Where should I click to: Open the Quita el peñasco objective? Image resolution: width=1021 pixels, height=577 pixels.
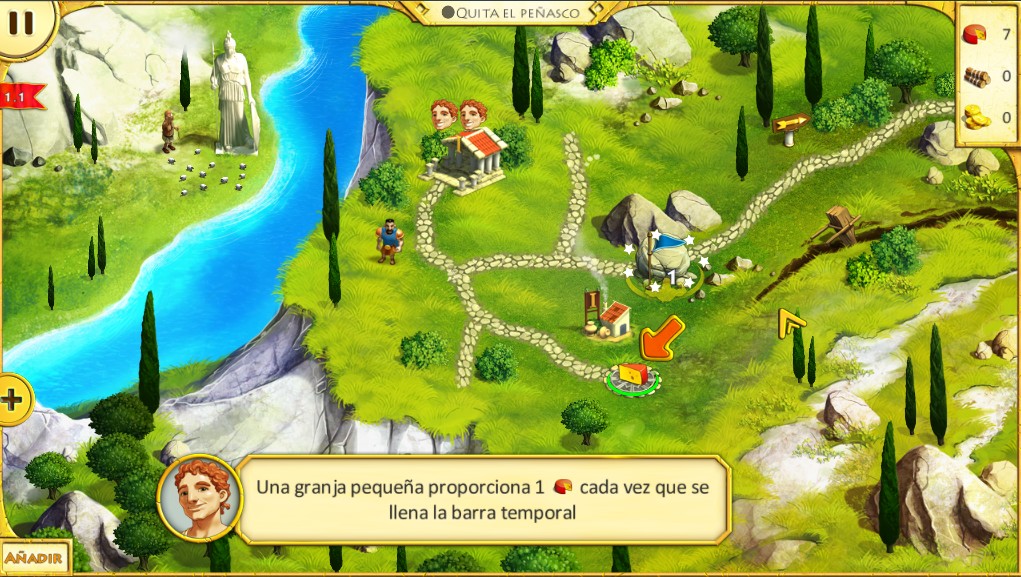[x=511, y=13]
